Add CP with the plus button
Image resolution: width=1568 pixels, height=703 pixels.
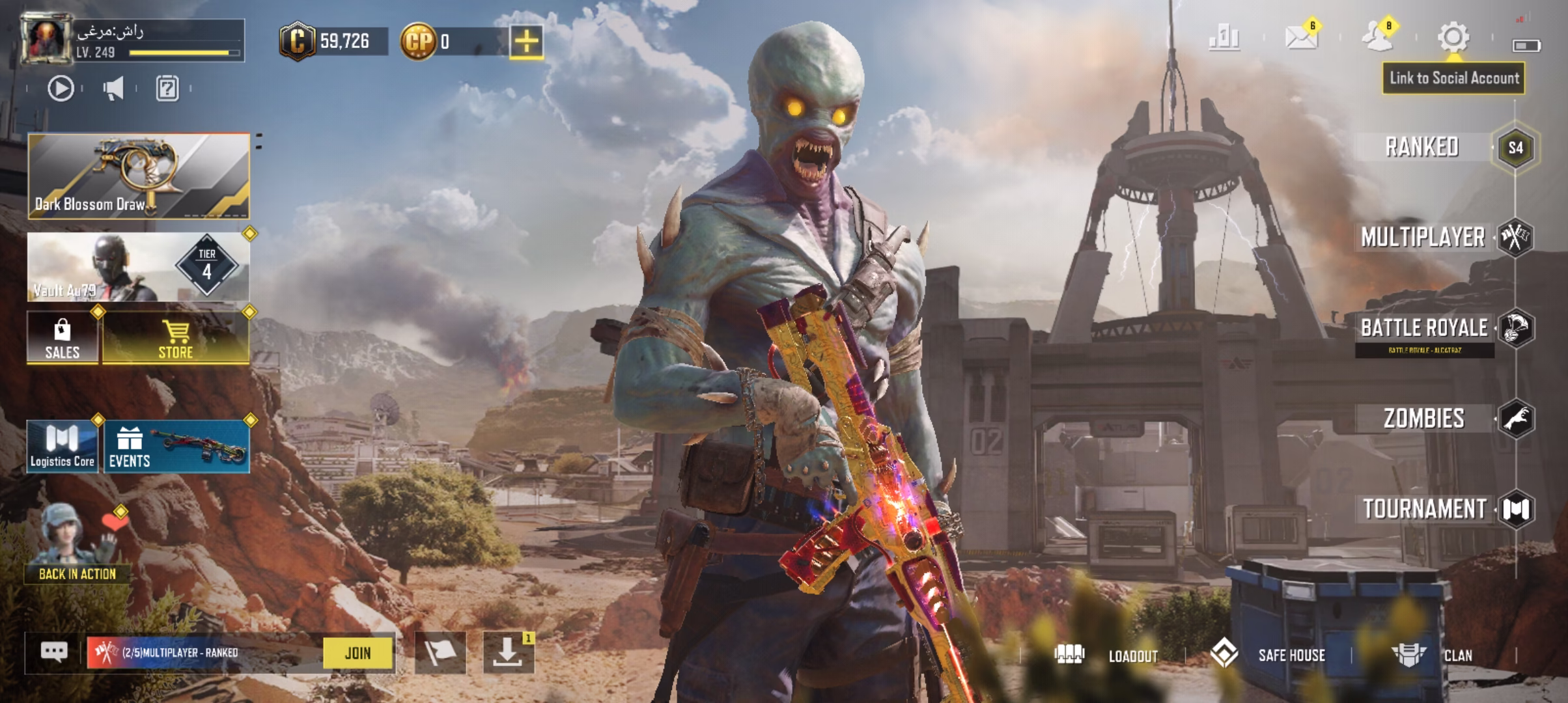(526, 42)
